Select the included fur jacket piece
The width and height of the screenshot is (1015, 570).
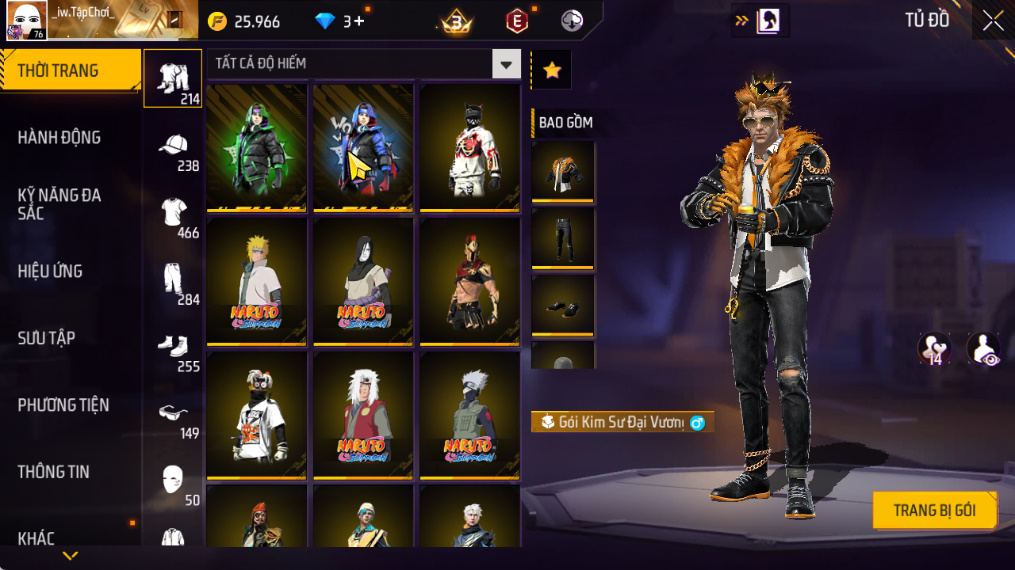click(563, 172)
